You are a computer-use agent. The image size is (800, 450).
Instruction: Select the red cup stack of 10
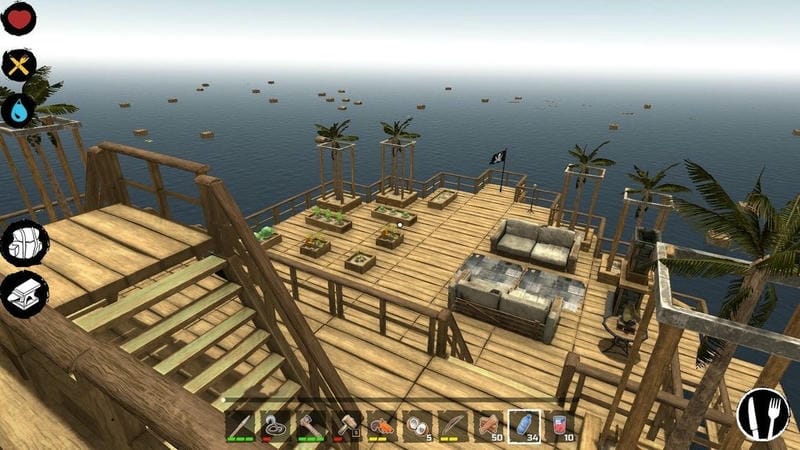point(561,427)
